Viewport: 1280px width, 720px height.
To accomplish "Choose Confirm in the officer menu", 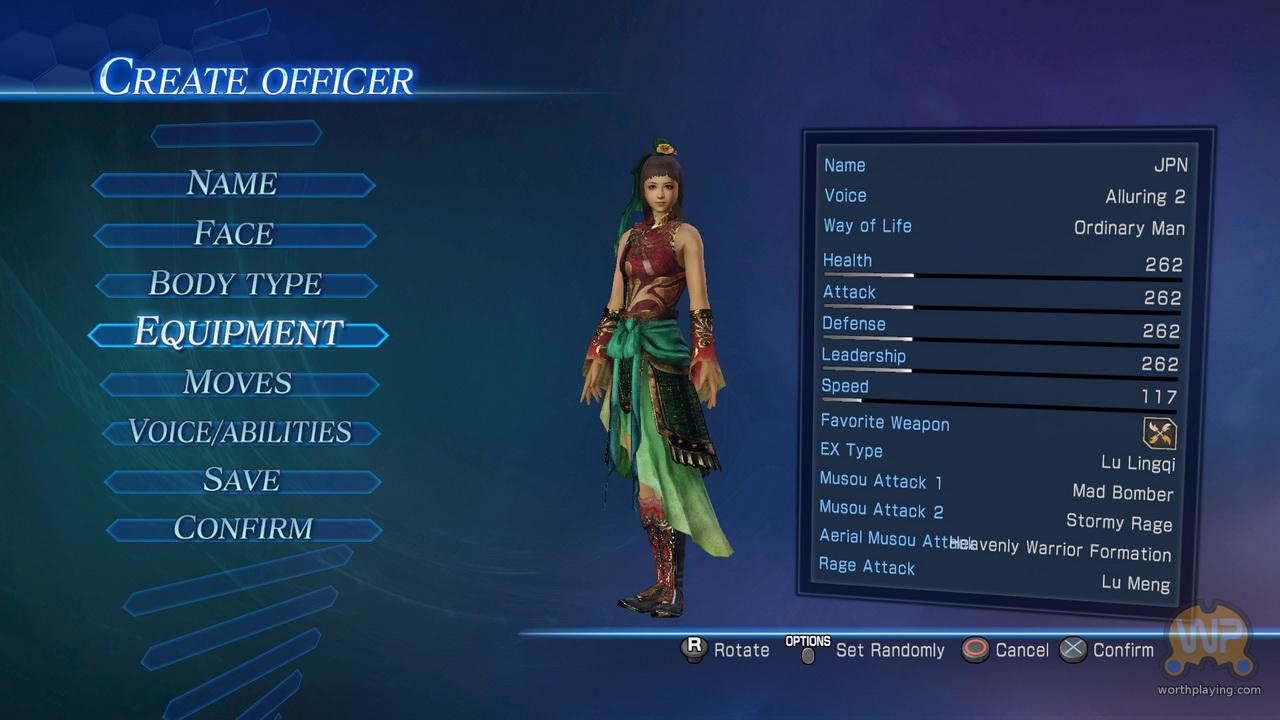I will point(243,528).
